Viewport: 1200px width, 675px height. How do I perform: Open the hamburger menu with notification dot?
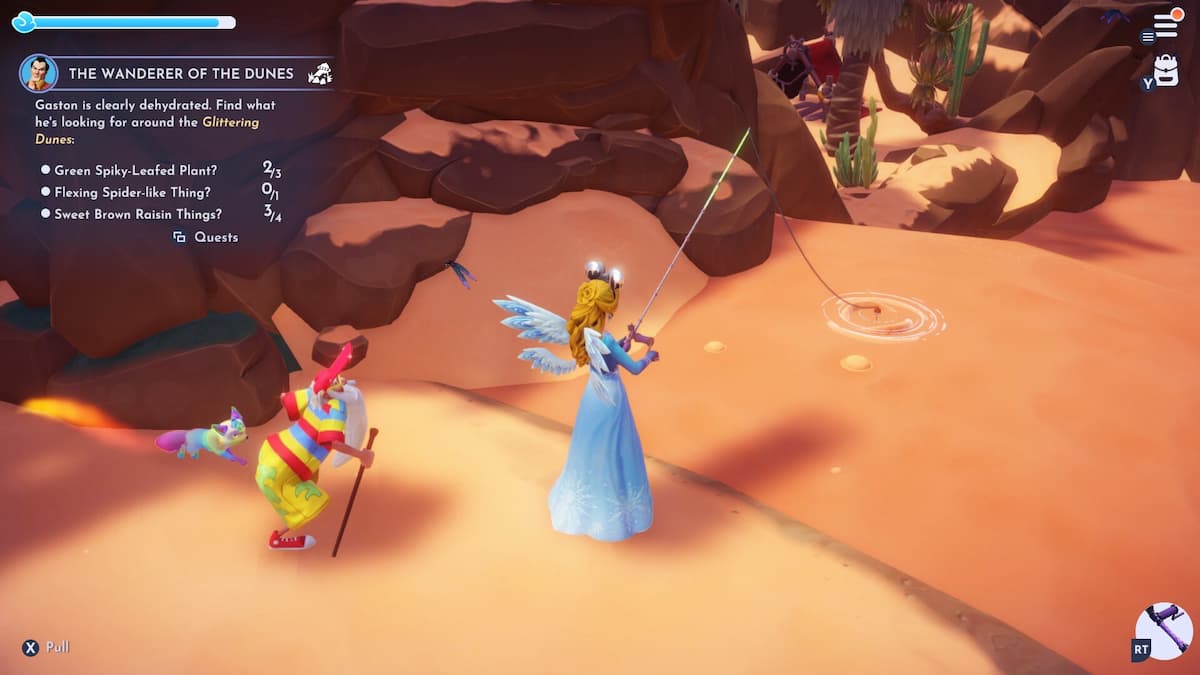(1165, 25)
